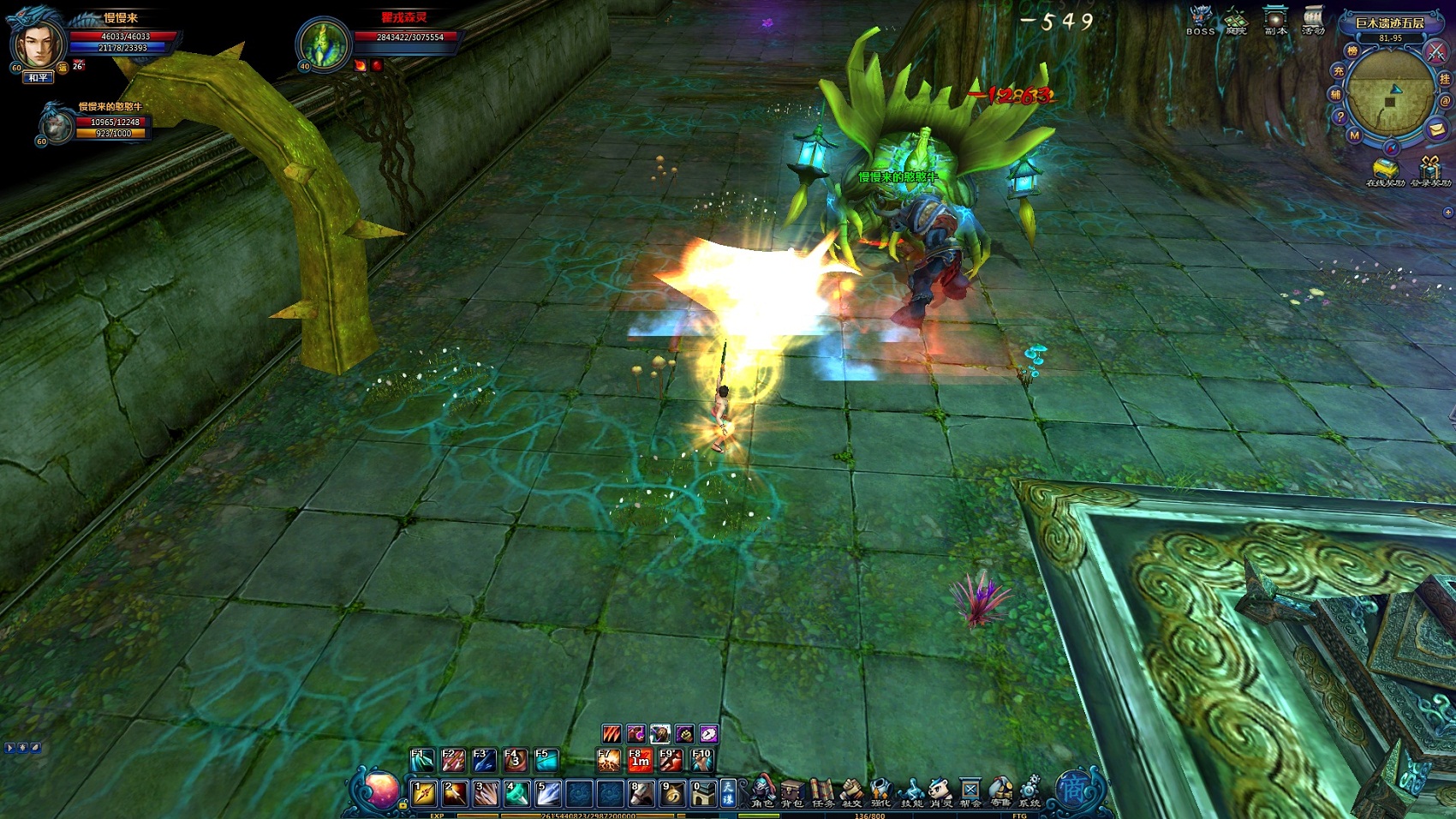
Task: Open the 活动 events scroll
Action: [x=1313, y=21]
